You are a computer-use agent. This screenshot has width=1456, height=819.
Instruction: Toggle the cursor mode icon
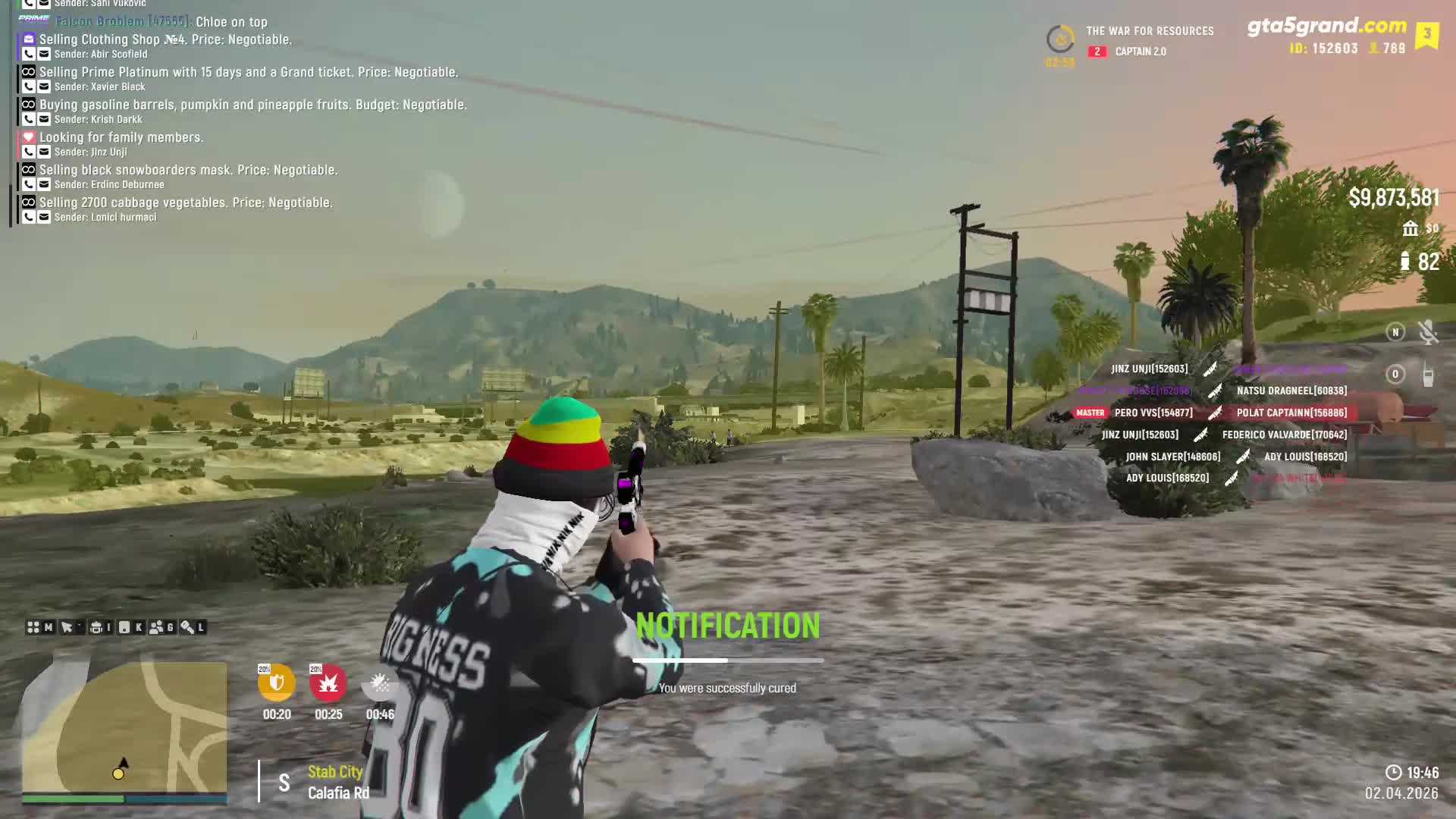tap(67, 628)
